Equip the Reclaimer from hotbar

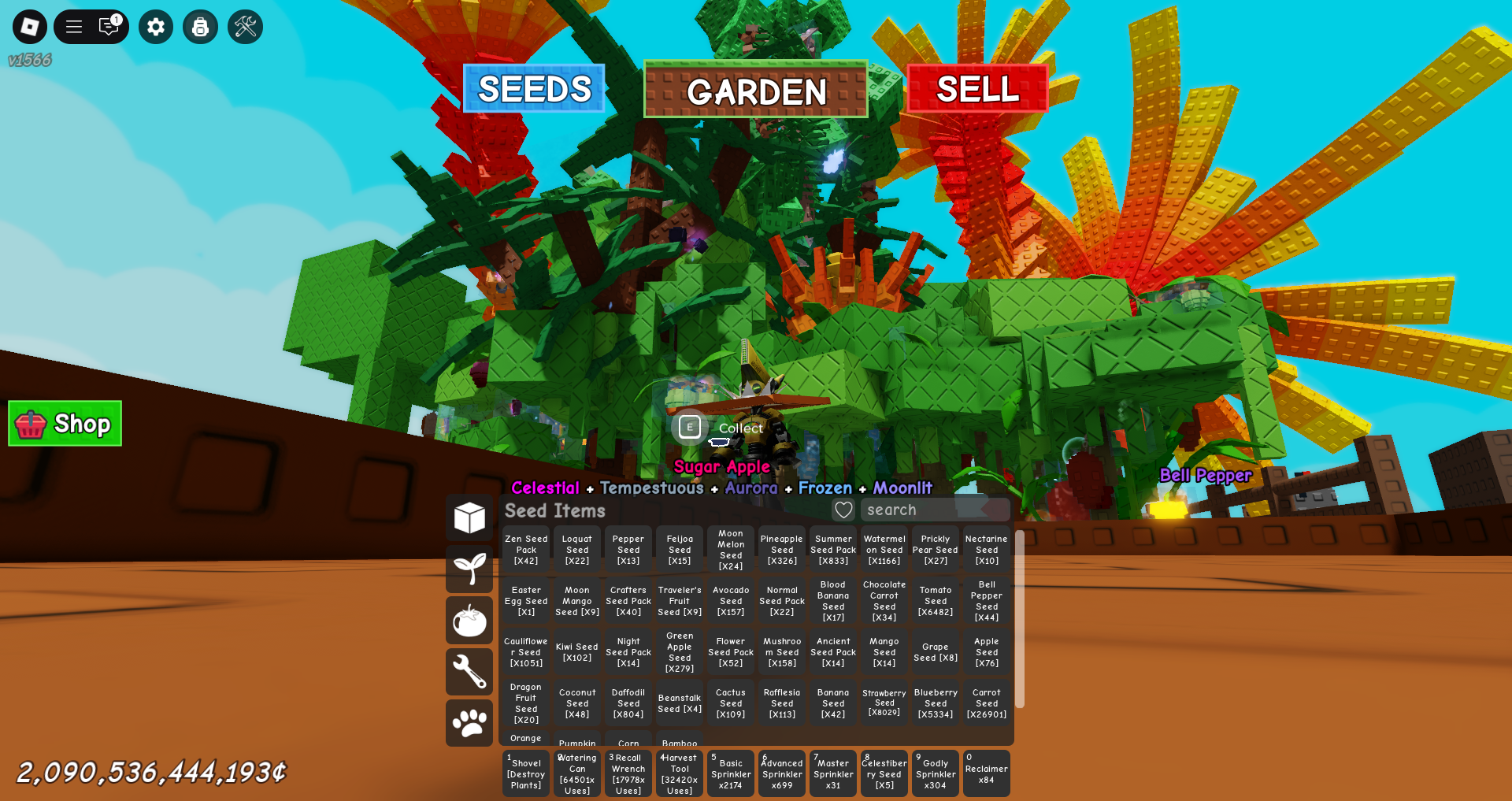pyautogui.click(x=986, y=773)
